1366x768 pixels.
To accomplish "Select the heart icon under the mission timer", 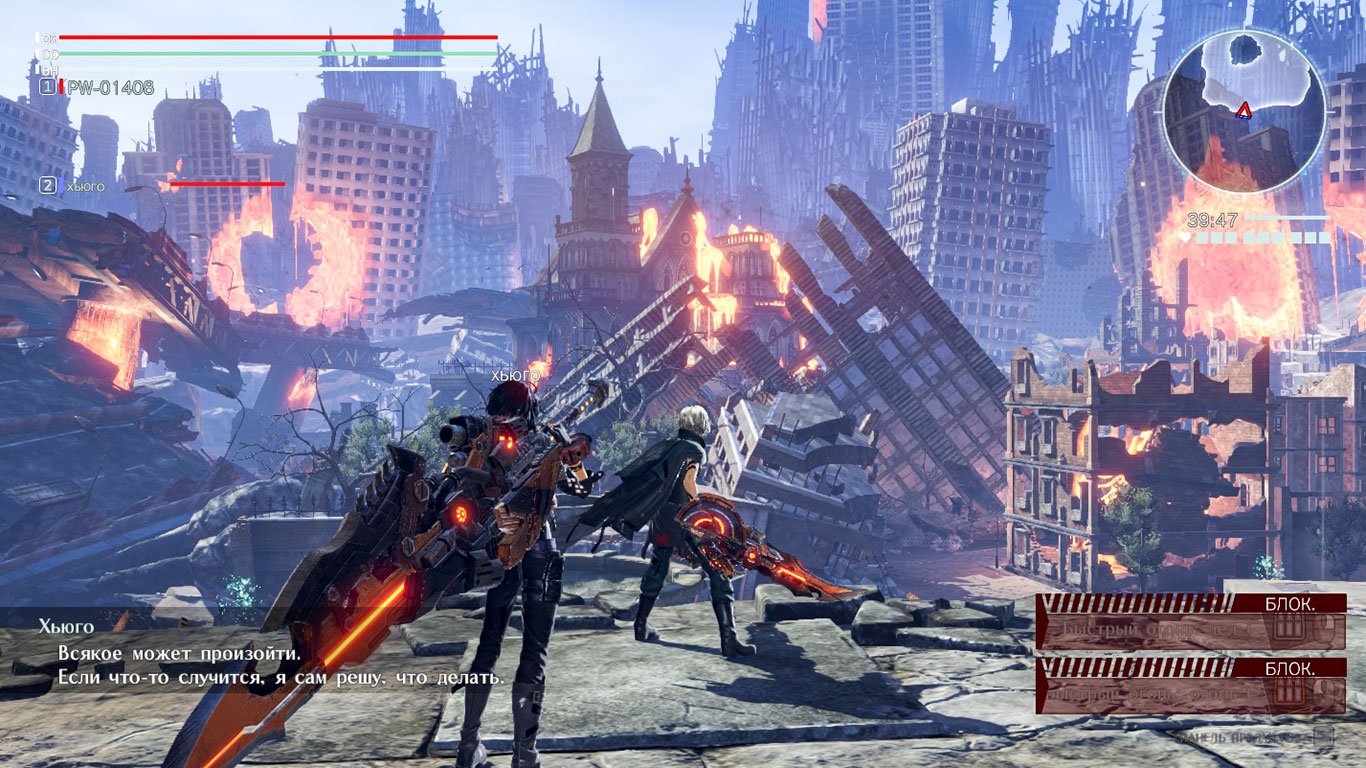I will [1185, 237].
